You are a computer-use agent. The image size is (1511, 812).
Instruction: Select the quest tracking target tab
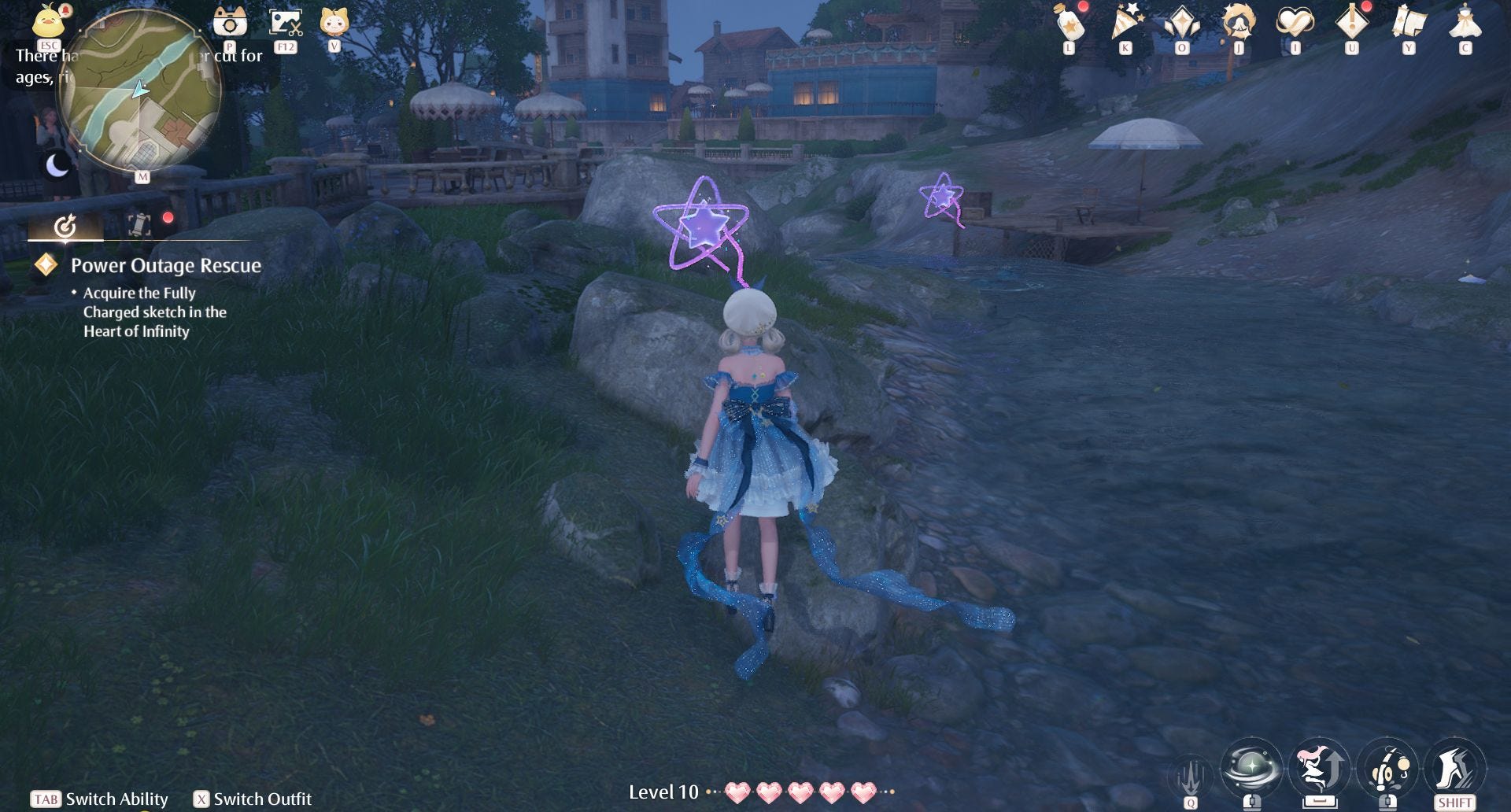pyautogui.click(x=65, y=227)
